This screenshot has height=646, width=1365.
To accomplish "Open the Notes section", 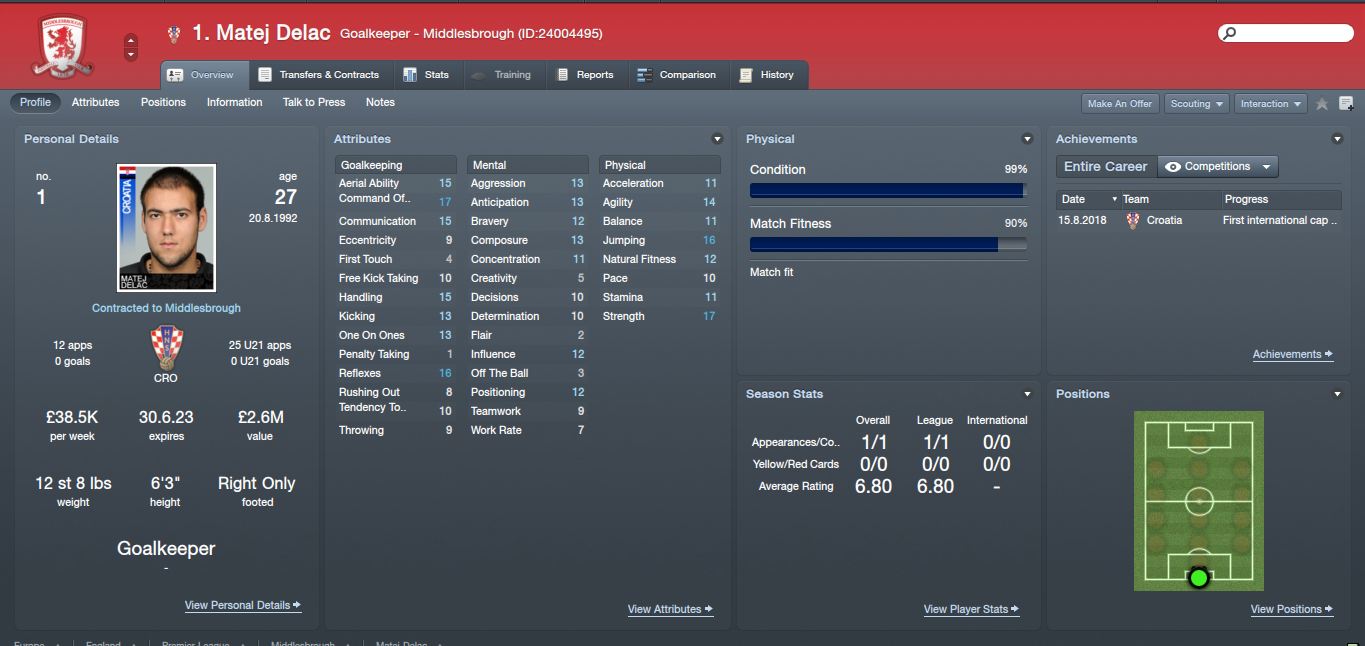I will [x=380, y=102].
